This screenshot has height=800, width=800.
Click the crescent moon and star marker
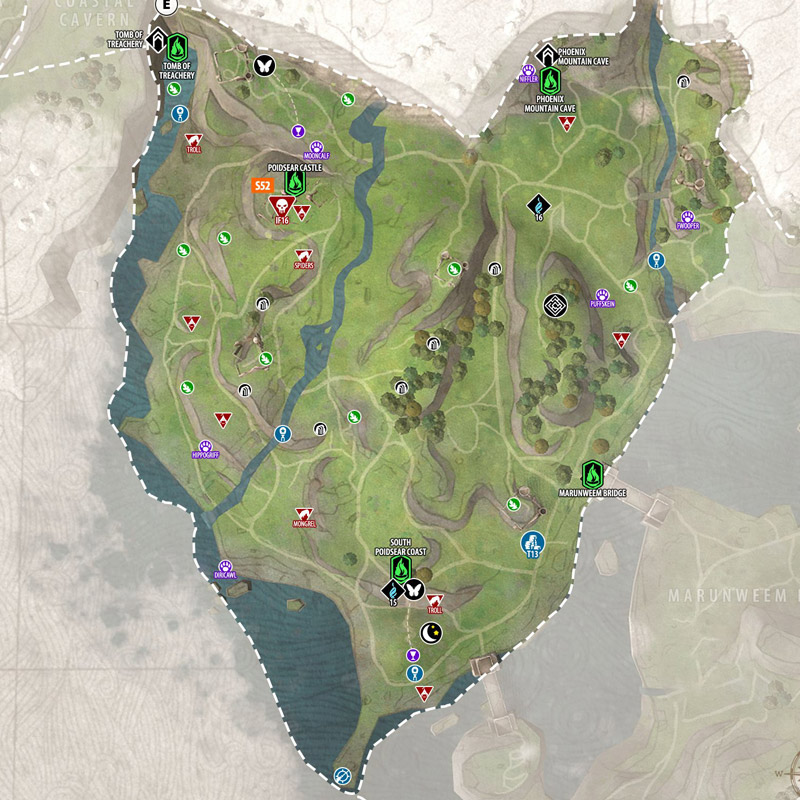tap(431, 632)
